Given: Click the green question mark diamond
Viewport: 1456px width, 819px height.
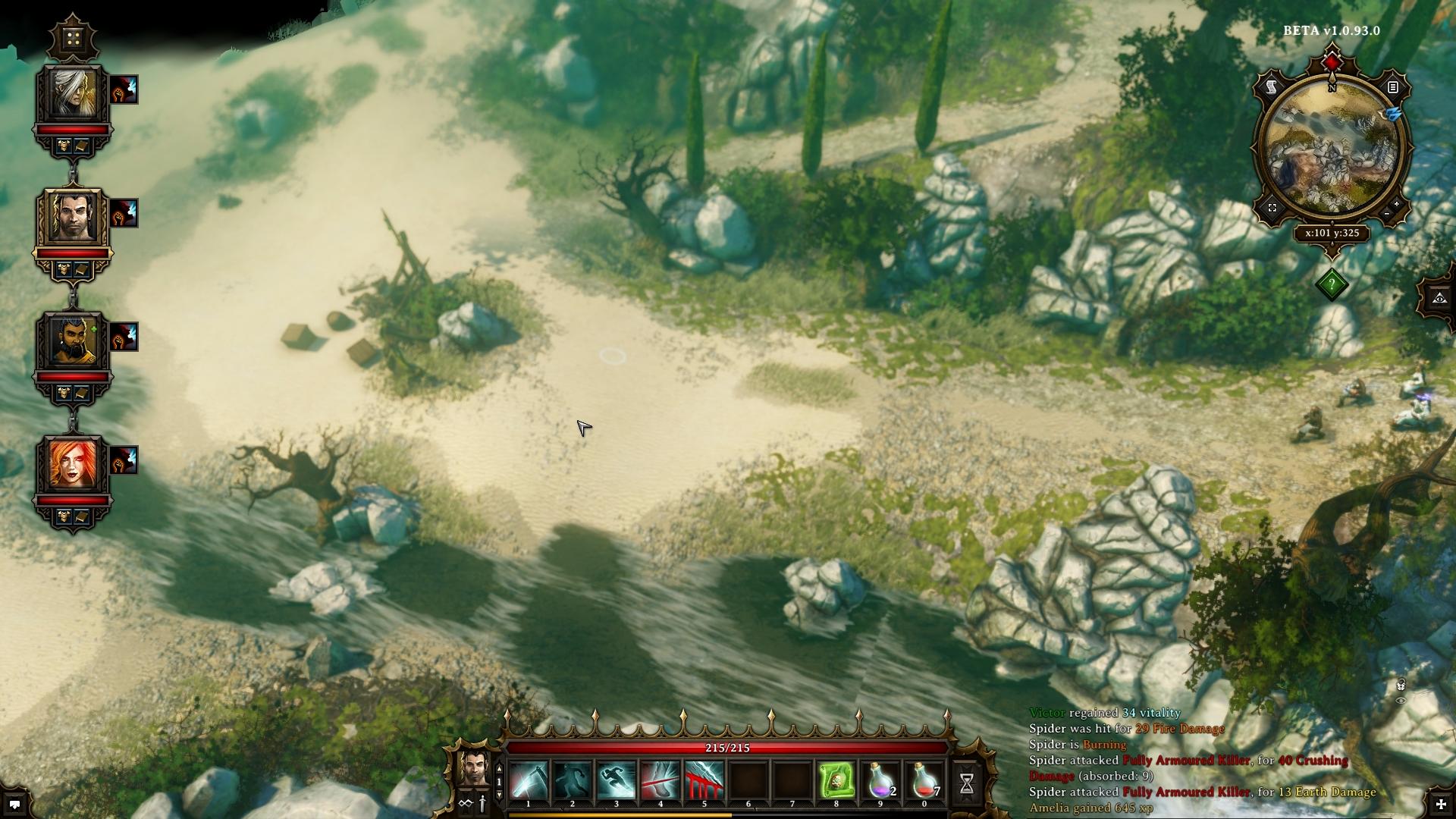Looking at the screenshot, I should (x=1332, y=284).
